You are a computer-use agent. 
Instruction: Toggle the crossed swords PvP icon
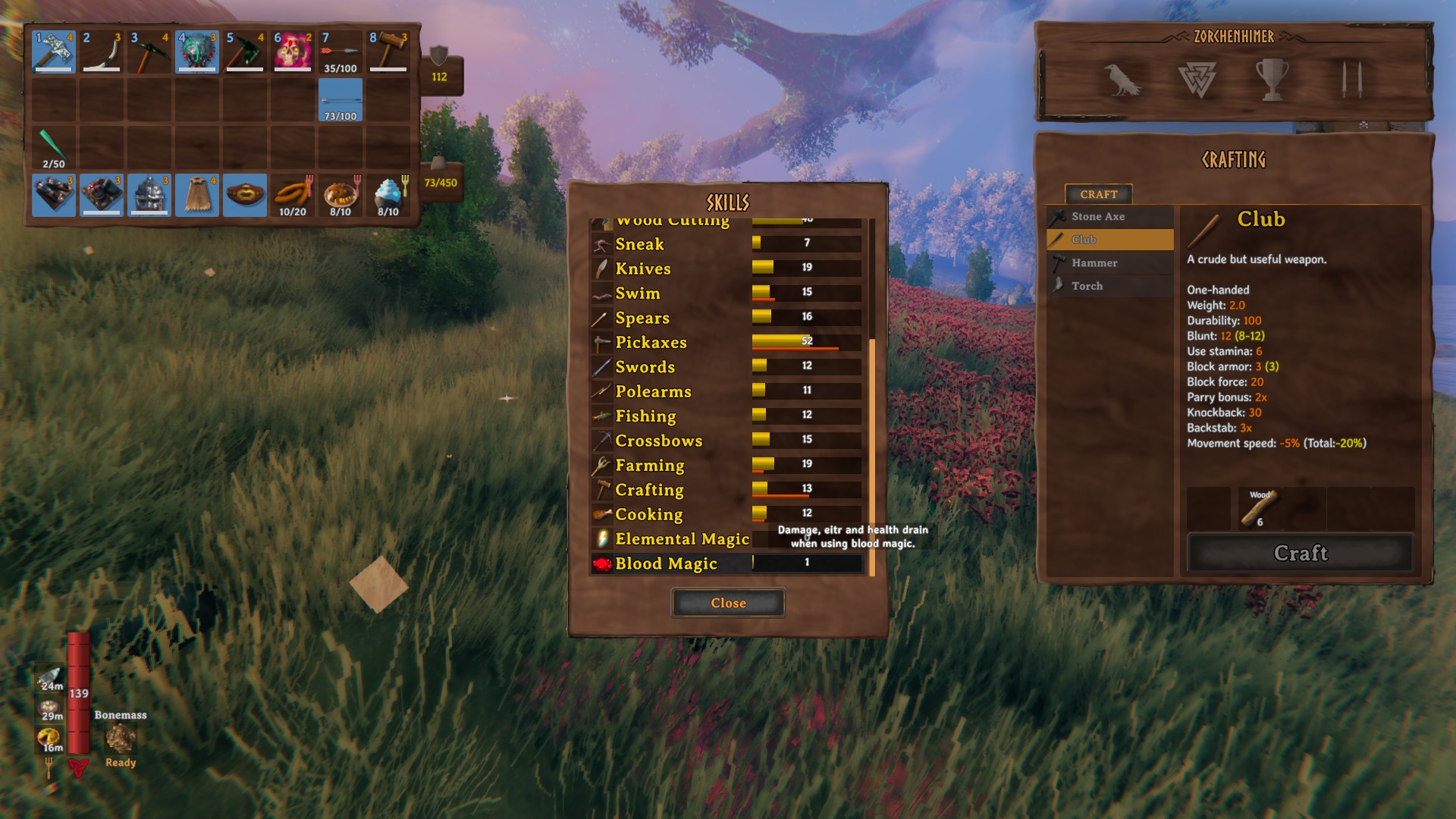click(1351, 80)
